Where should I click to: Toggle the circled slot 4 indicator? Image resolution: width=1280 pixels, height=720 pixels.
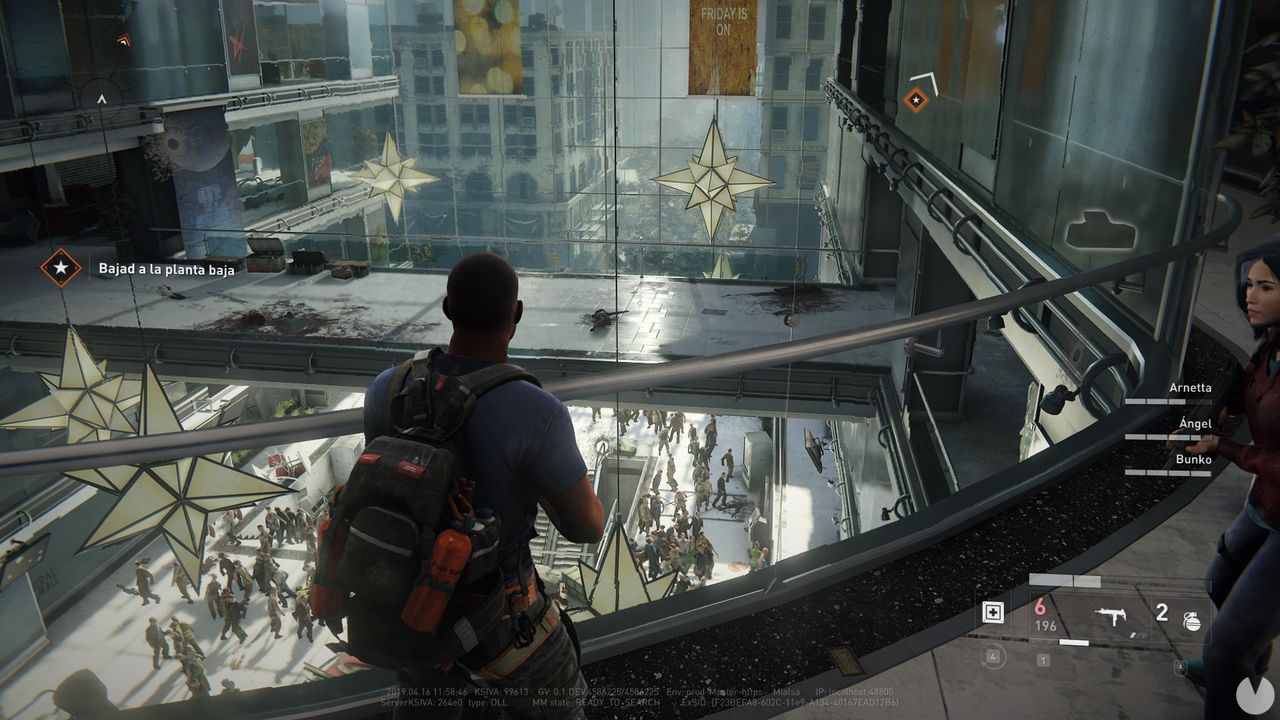993,656
